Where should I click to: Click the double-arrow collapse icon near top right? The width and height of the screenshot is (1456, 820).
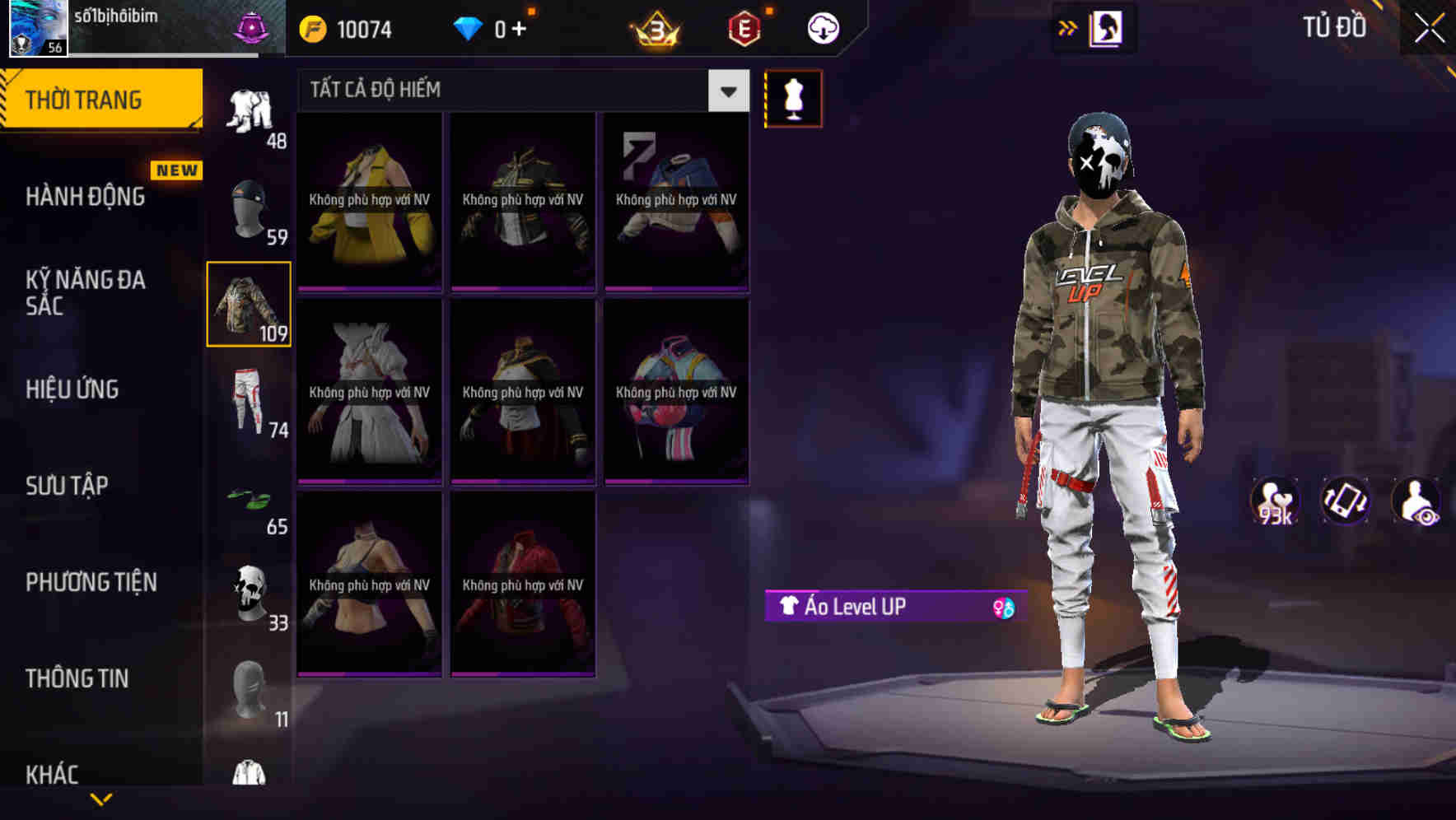(x=1068, y=27)
